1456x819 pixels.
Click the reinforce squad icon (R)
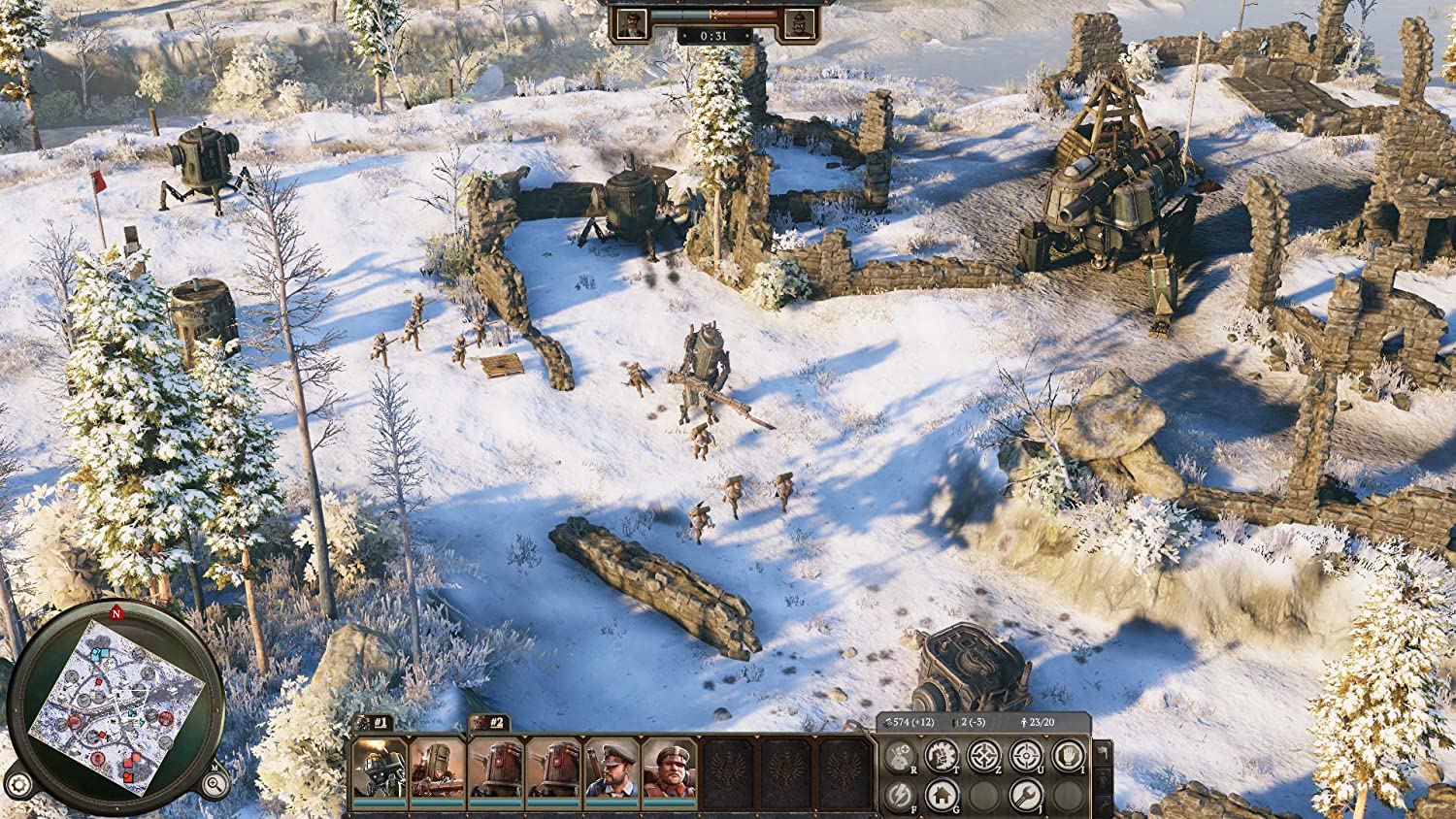tap(899, 756)
